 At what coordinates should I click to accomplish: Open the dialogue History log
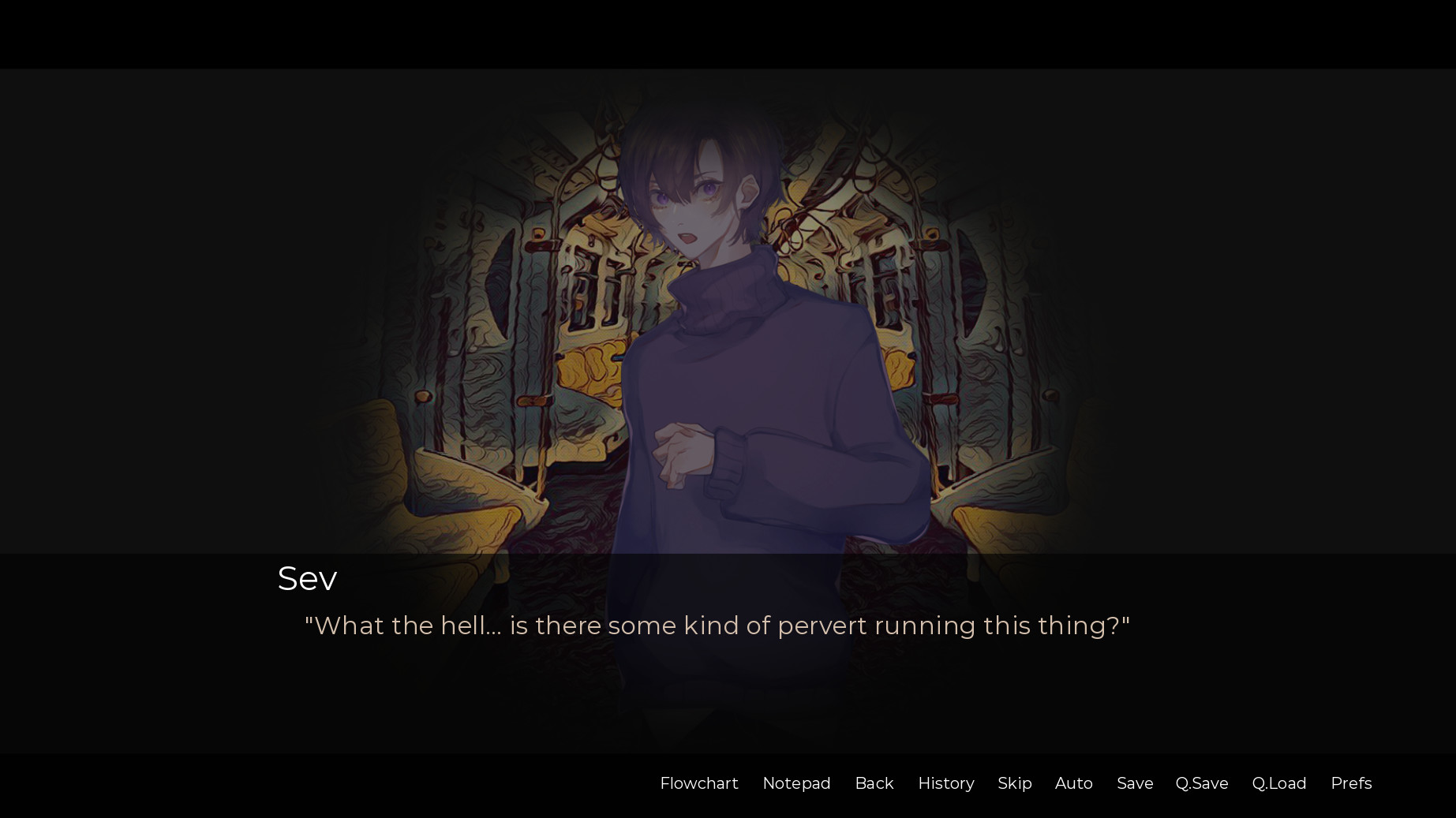point(945,783)
